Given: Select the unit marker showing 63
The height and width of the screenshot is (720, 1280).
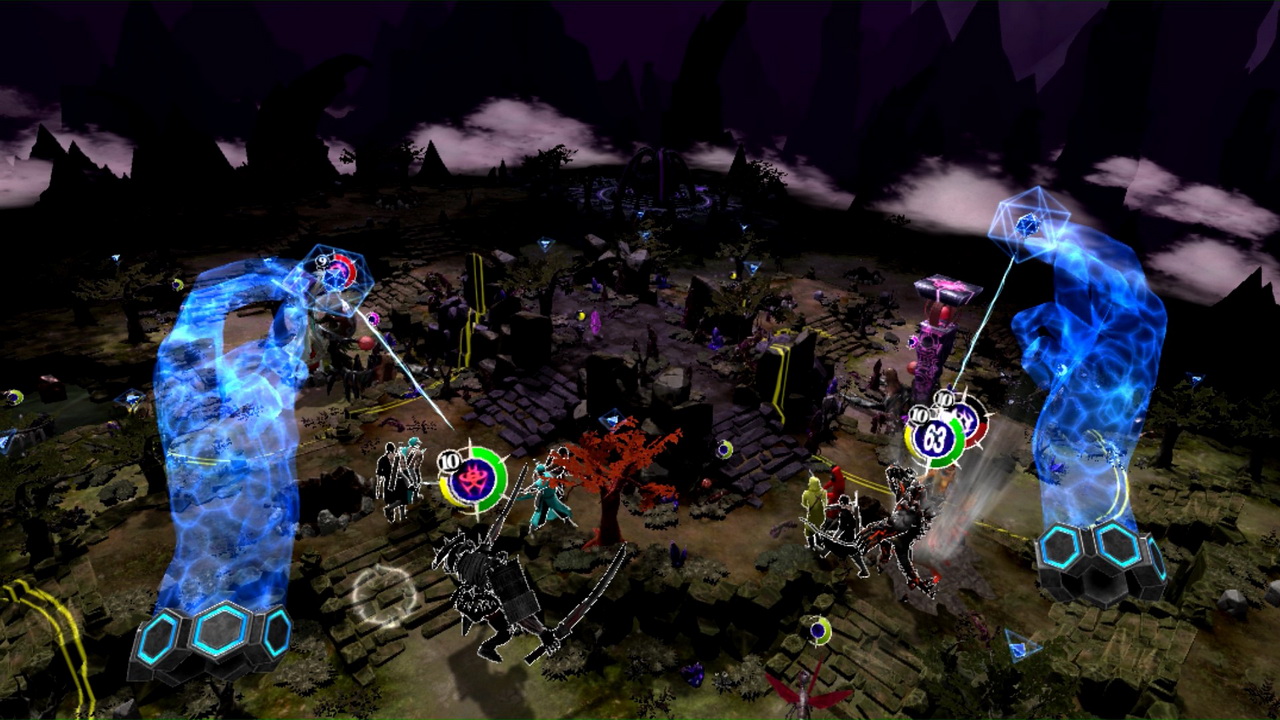Looking at the screenshot, I should (936, 435).
